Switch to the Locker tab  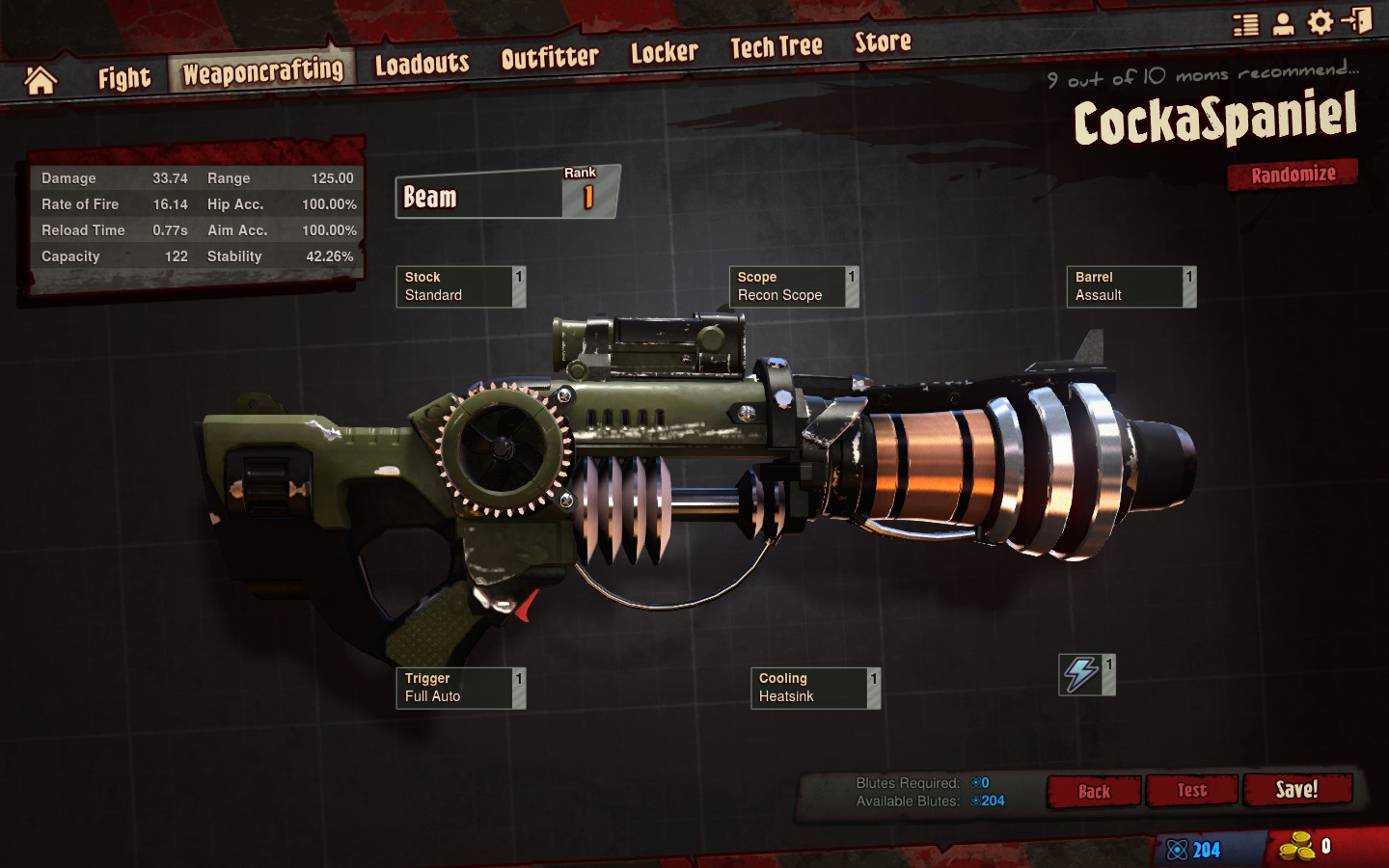pos(664,52)
